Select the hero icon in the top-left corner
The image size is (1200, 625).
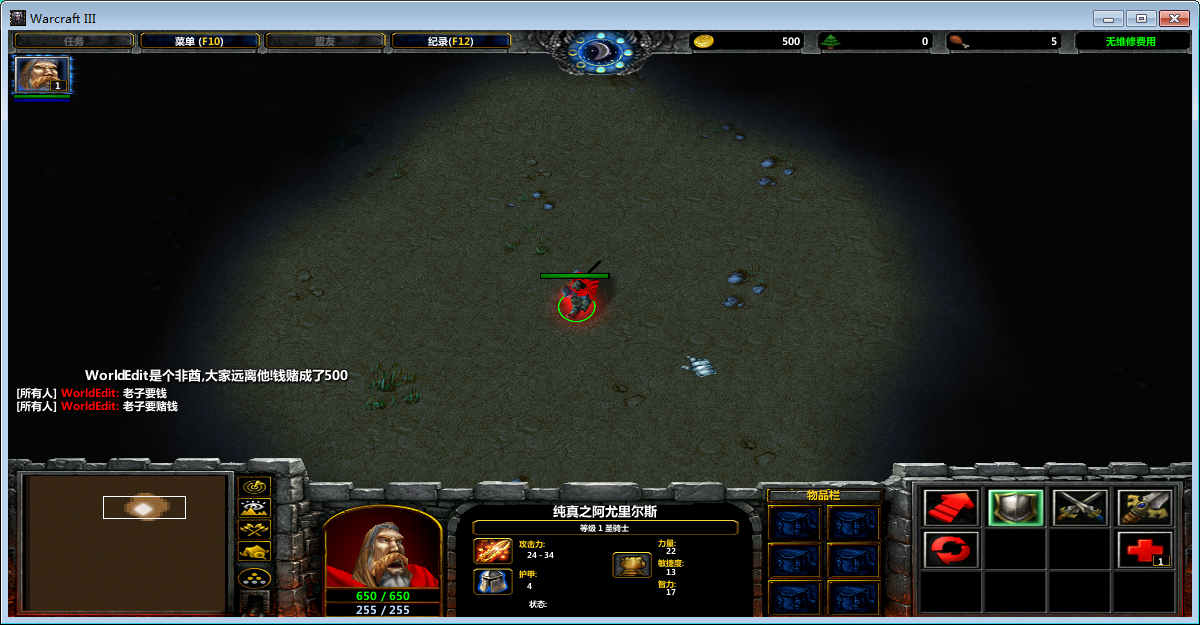click(x=42, y=75)
